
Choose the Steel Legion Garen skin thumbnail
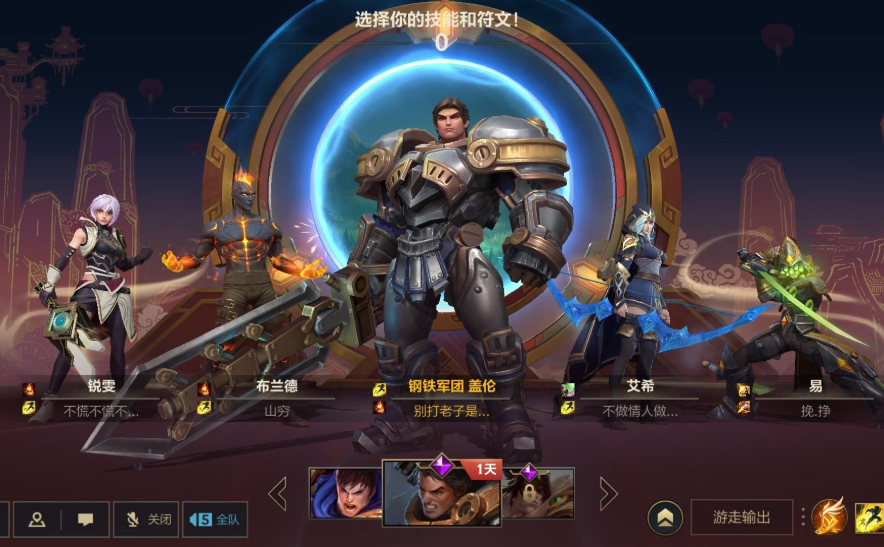441,493
